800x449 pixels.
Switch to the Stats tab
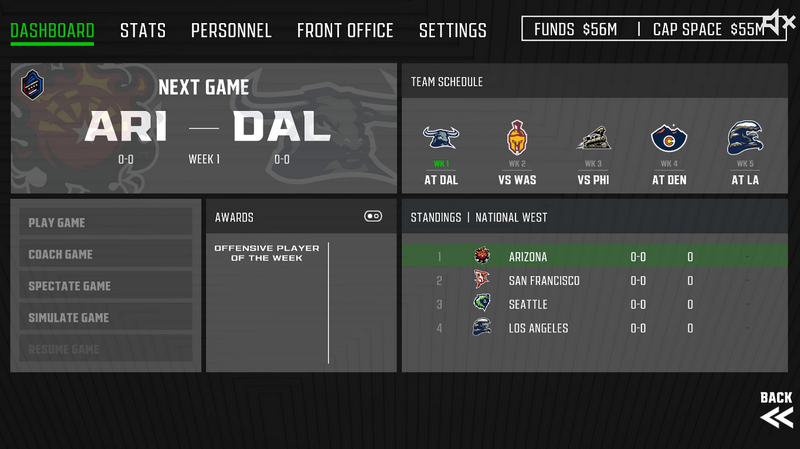[143, 31]
